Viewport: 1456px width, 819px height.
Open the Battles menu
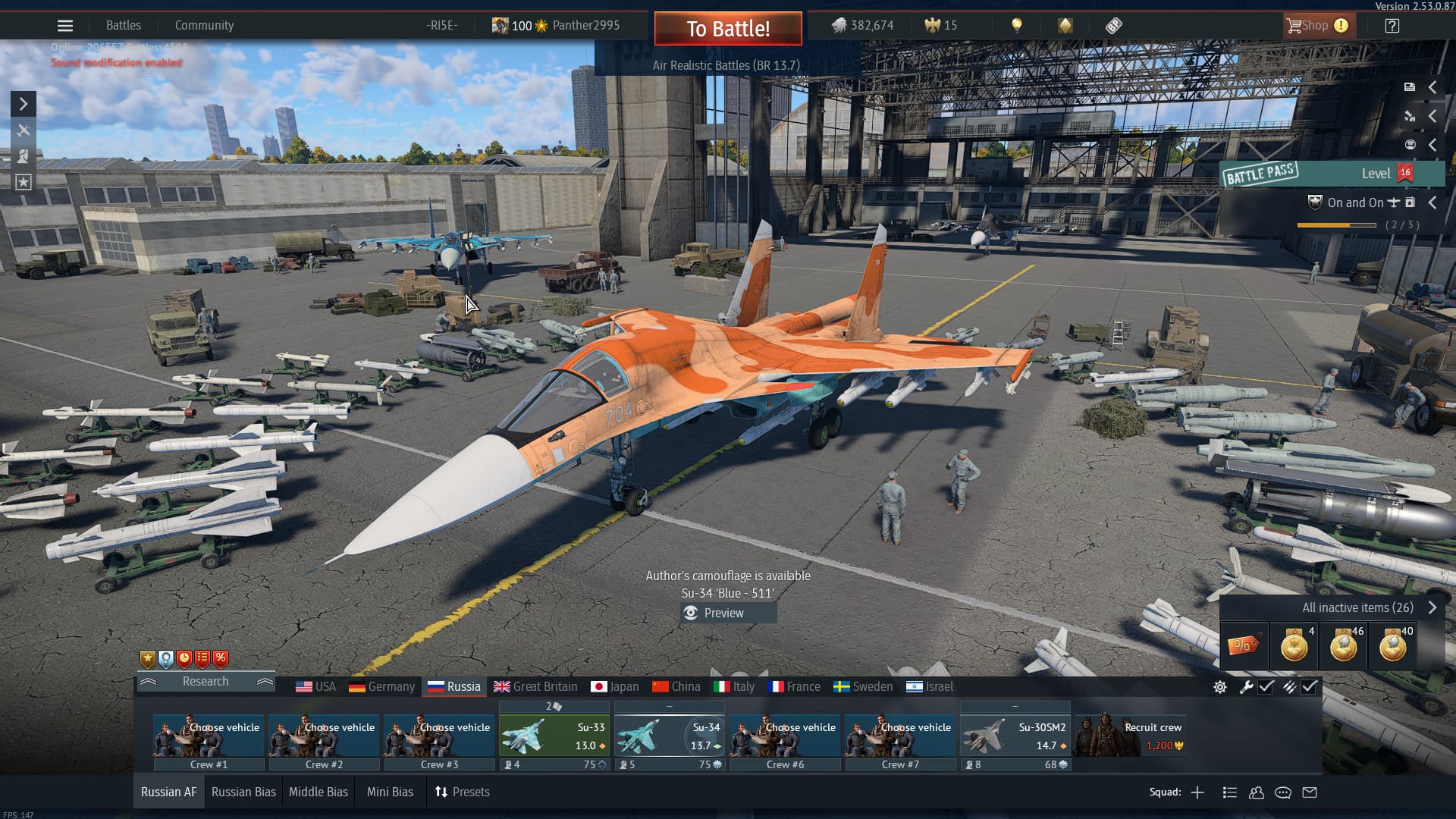pyautogui.click(x=123, y=26)
